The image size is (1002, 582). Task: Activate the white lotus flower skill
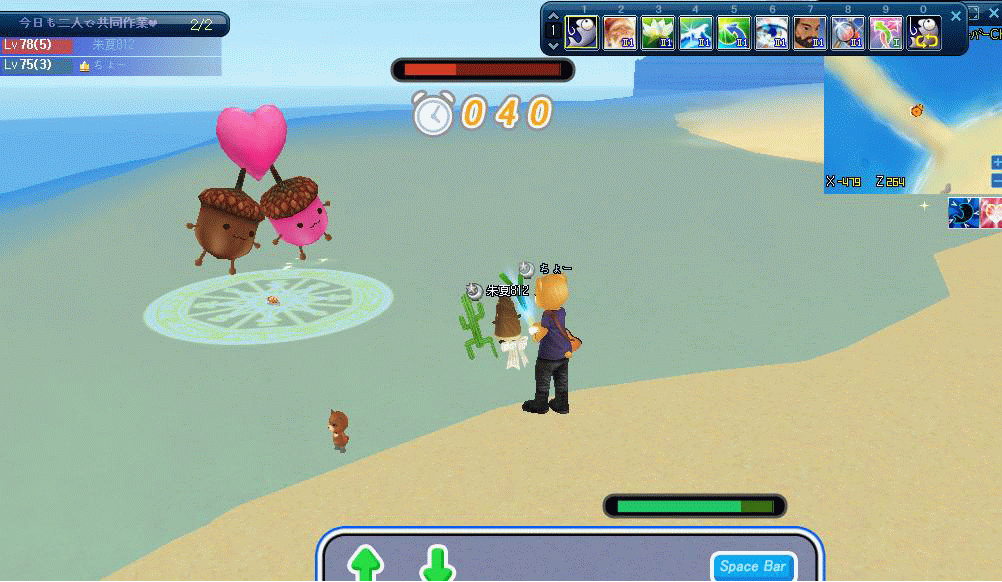(658, 33)
